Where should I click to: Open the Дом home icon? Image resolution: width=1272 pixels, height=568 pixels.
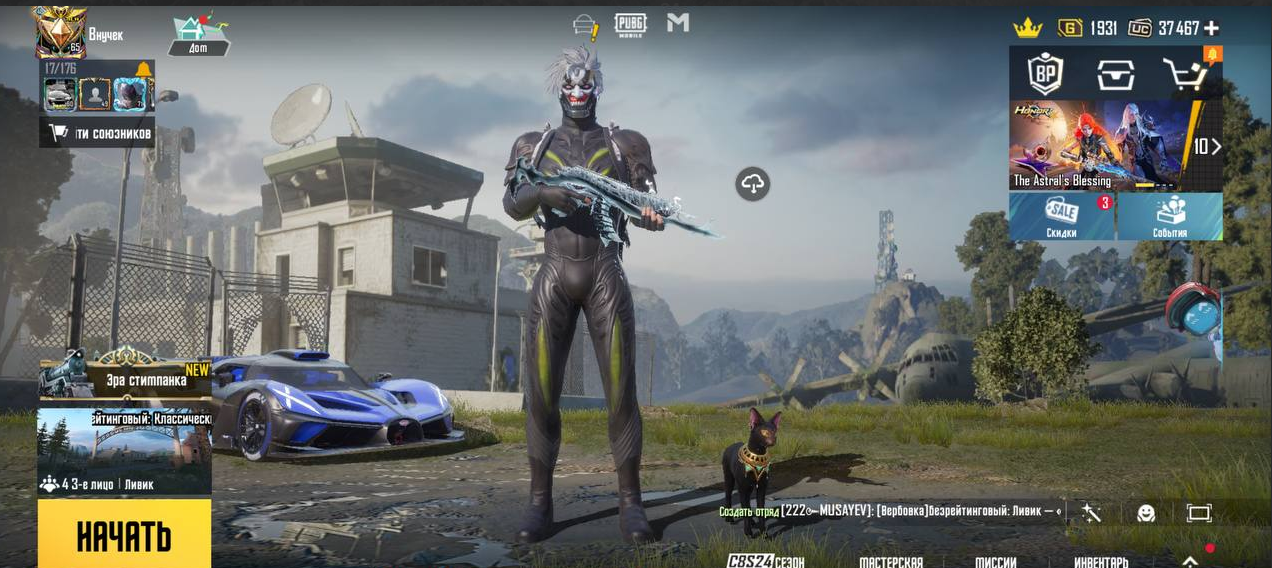tap(198, 34)
